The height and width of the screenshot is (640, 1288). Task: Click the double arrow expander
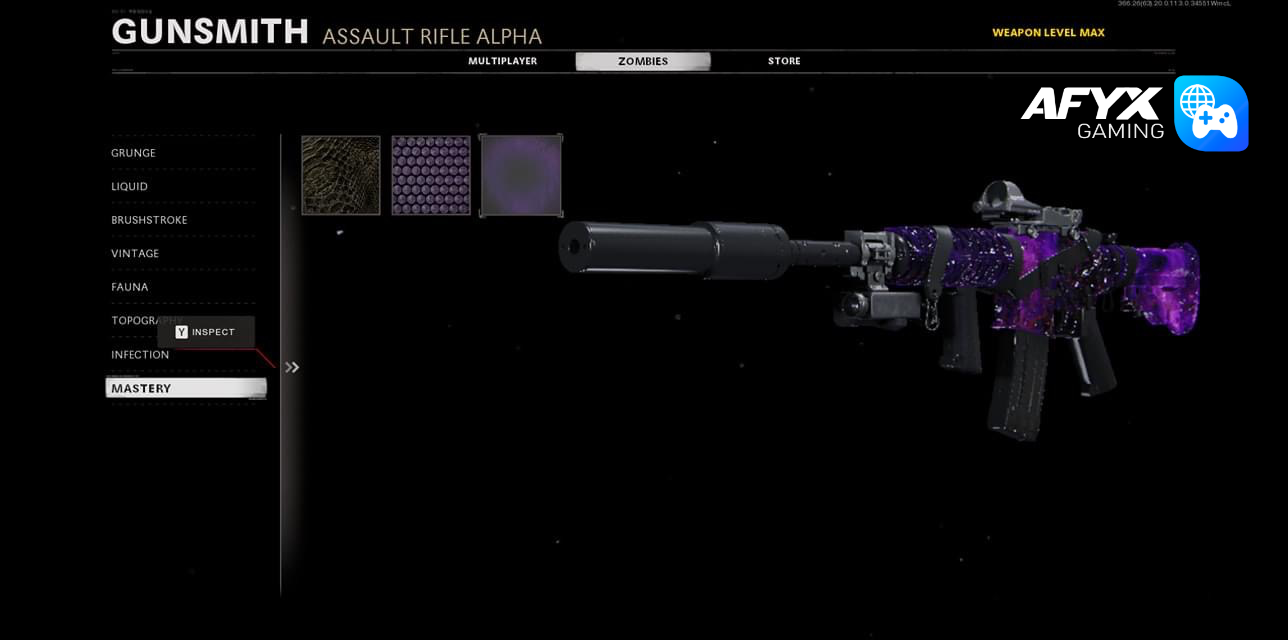tap(292, 367)
